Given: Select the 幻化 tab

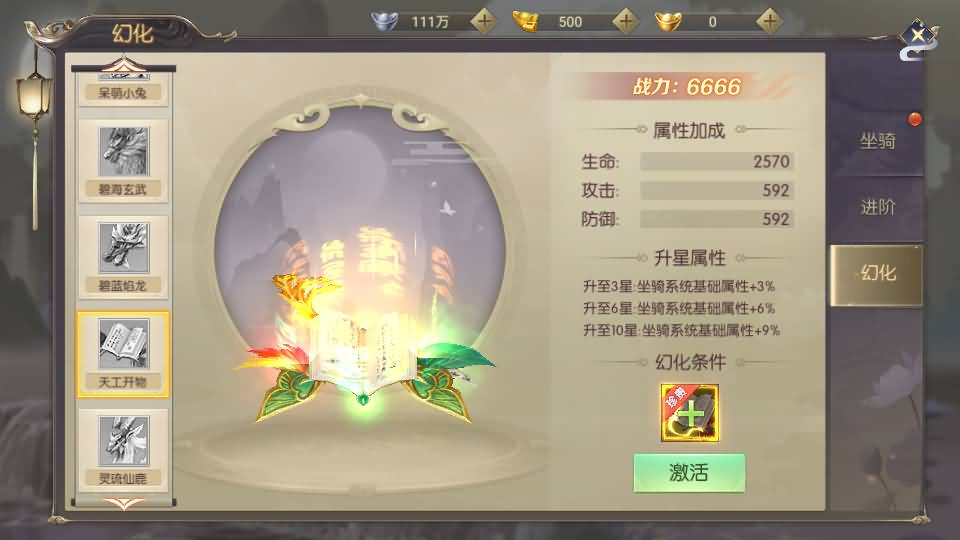Looking at the screenshot, I should (877, 273).
